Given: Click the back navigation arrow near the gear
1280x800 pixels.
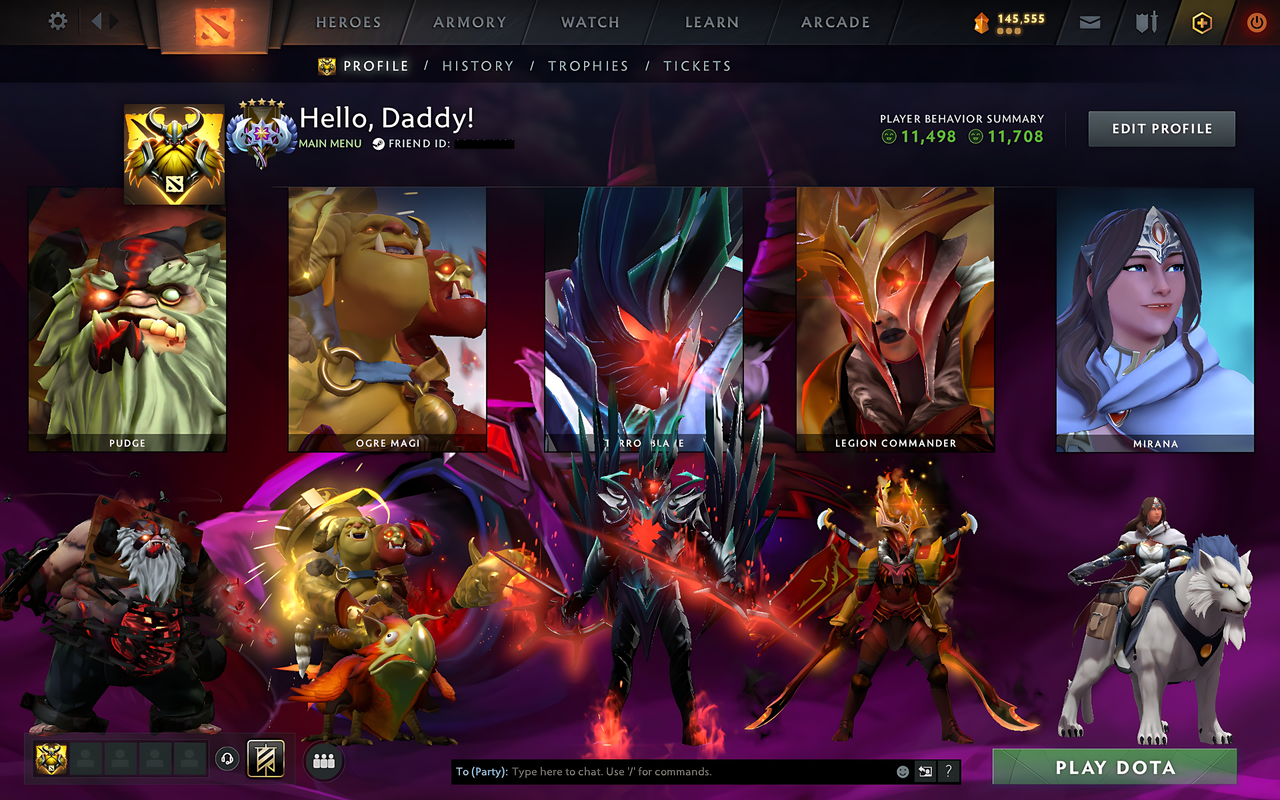Looking at the screenshot, I should [x=96, y=20].
